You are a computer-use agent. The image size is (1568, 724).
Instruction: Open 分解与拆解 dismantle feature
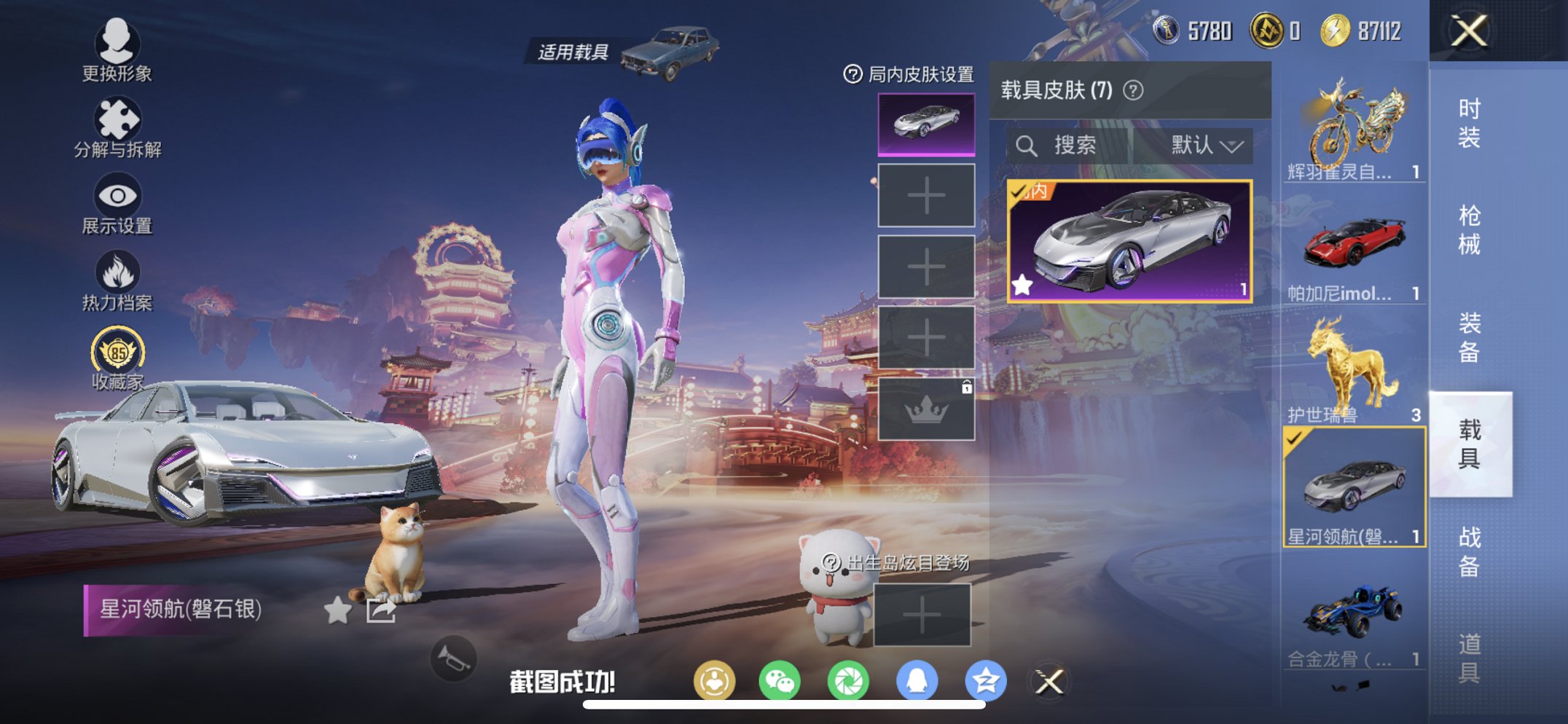point(119,122)
